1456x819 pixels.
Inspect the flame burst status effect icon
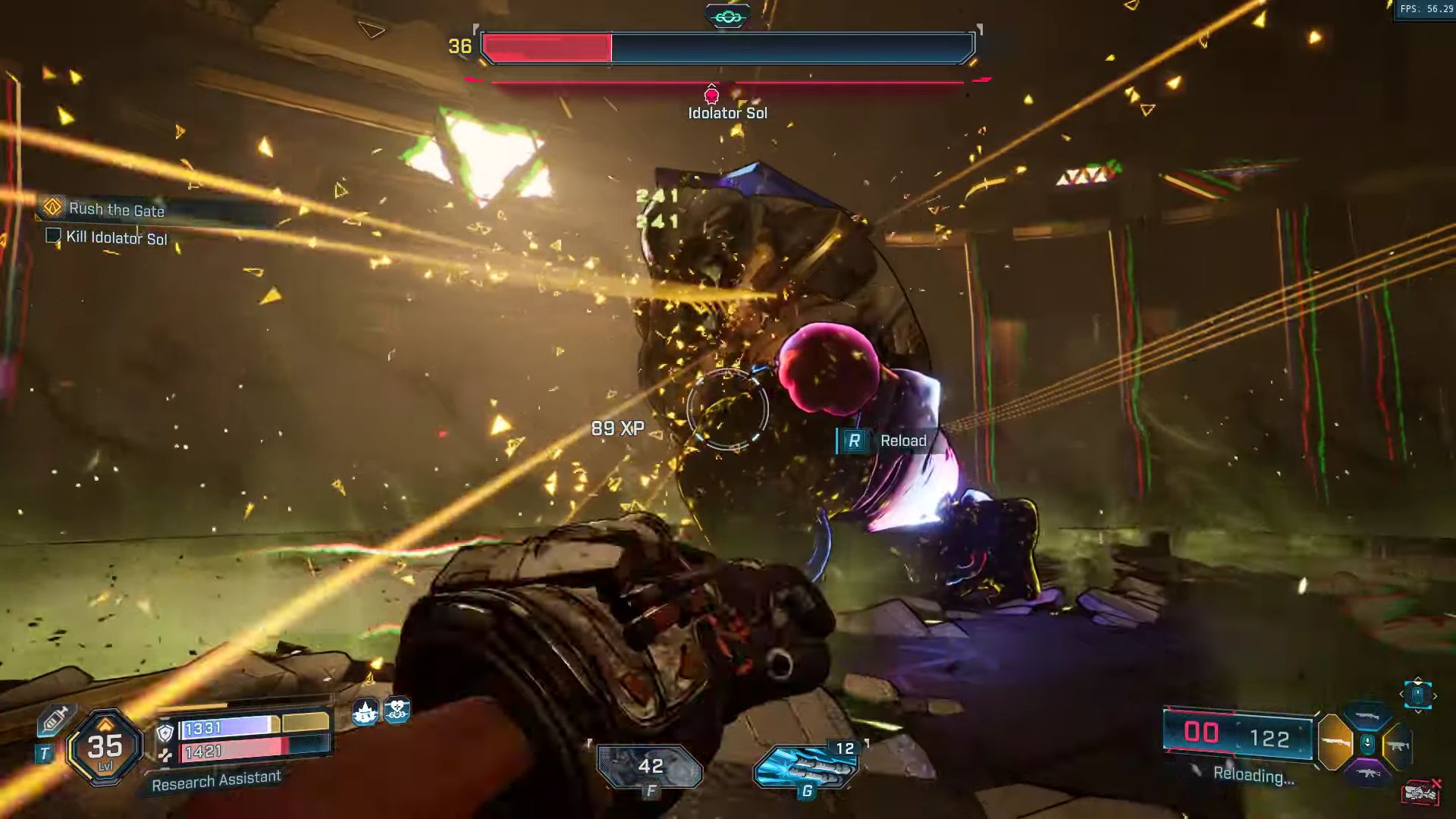point(366,712)
